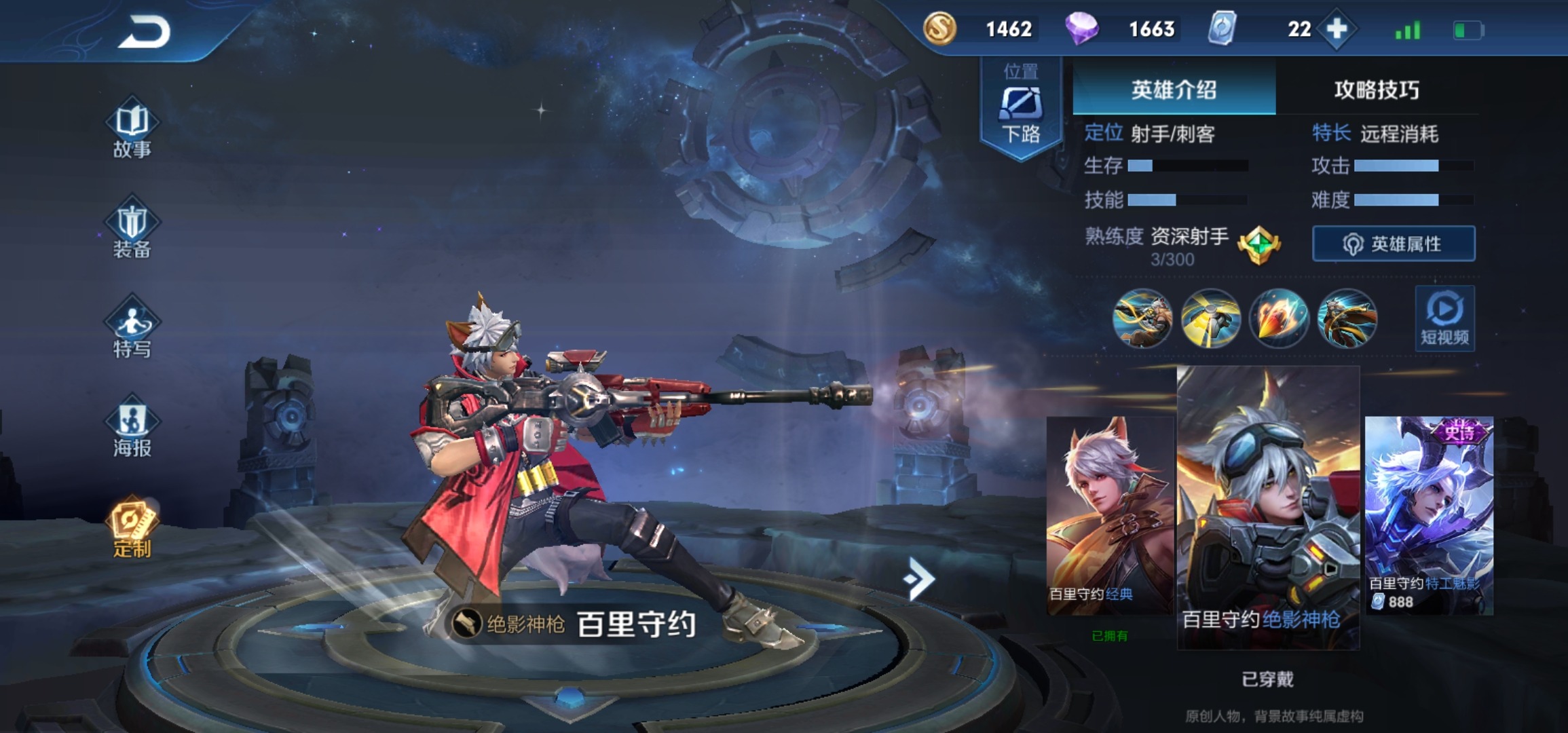The image size is (1568, 733).
Task: Tap the green mastery badge icon
Action: click(1258, 244)
